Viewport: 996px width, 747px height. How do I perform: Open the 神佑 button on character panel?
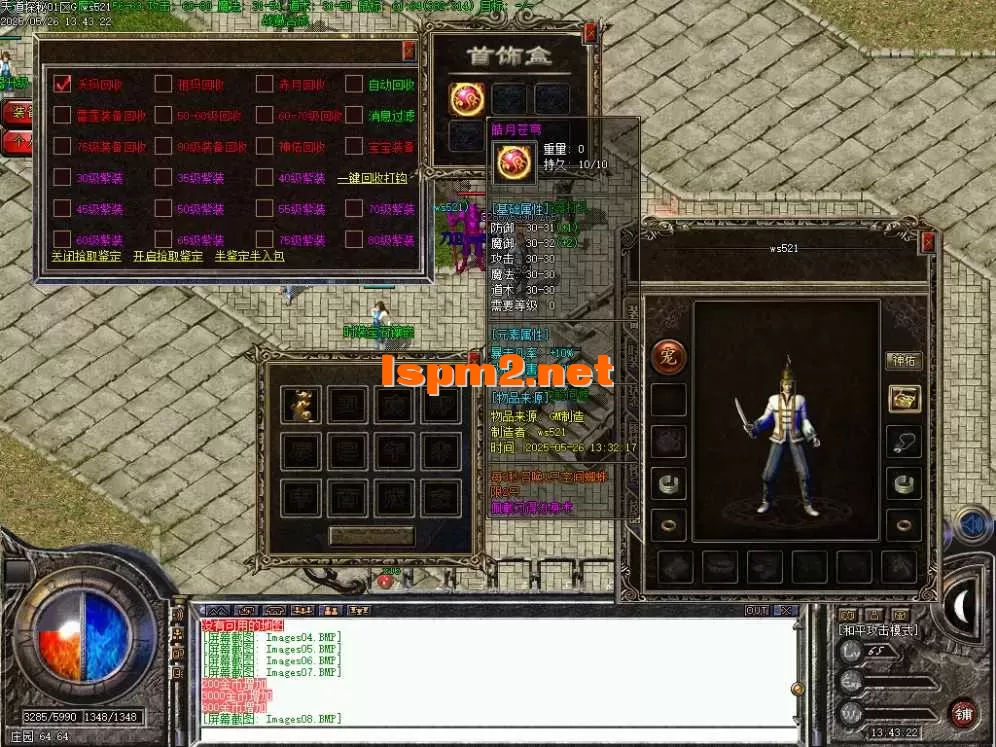[x=903, y=360]
